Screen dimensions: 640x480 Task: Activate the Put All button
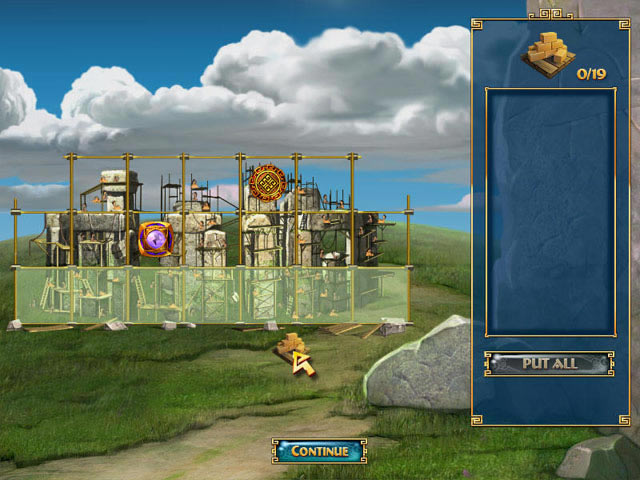point(549,363)
